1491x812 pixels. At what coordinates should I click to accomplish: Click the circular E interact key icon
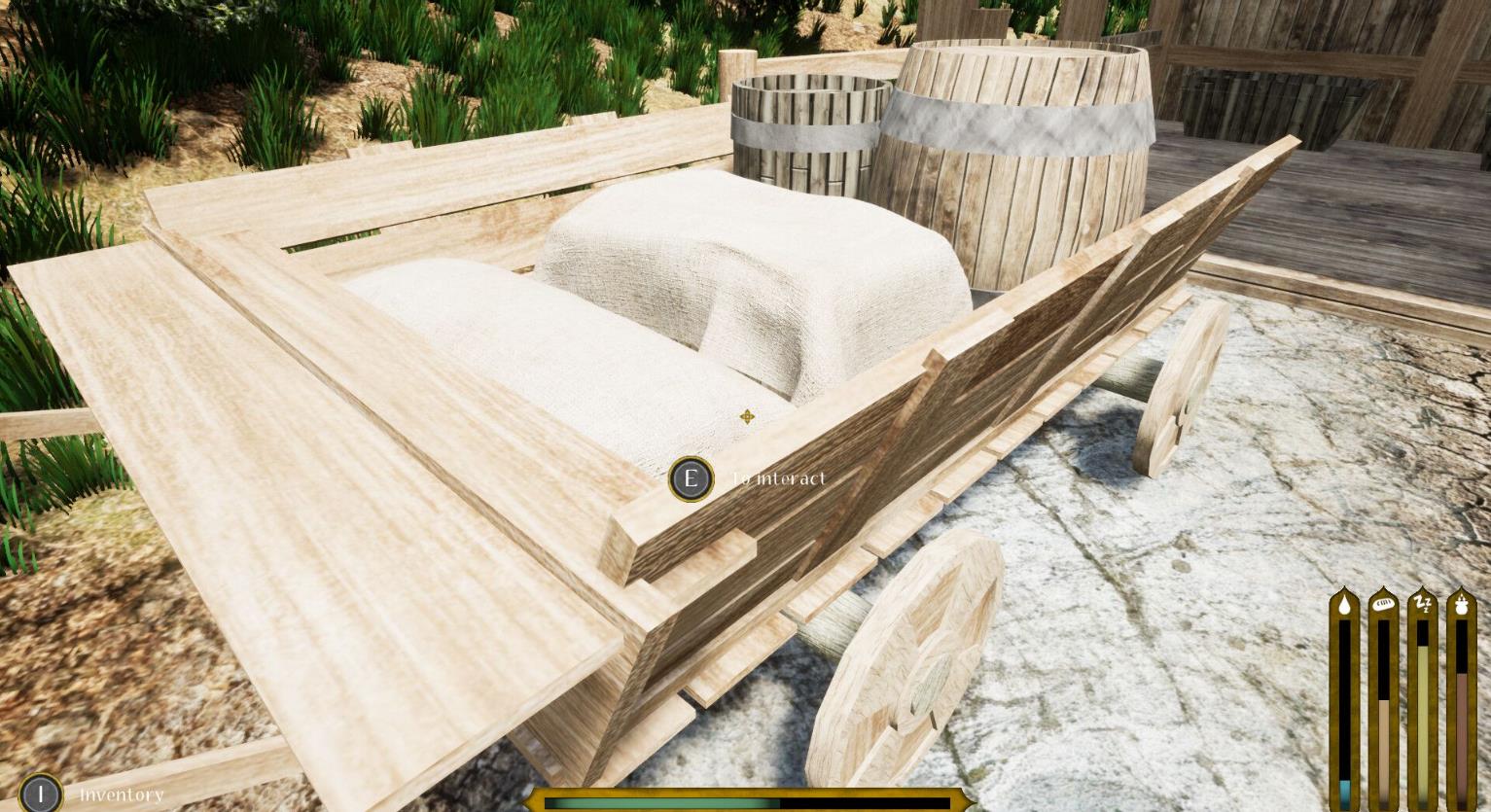[691, 478]
